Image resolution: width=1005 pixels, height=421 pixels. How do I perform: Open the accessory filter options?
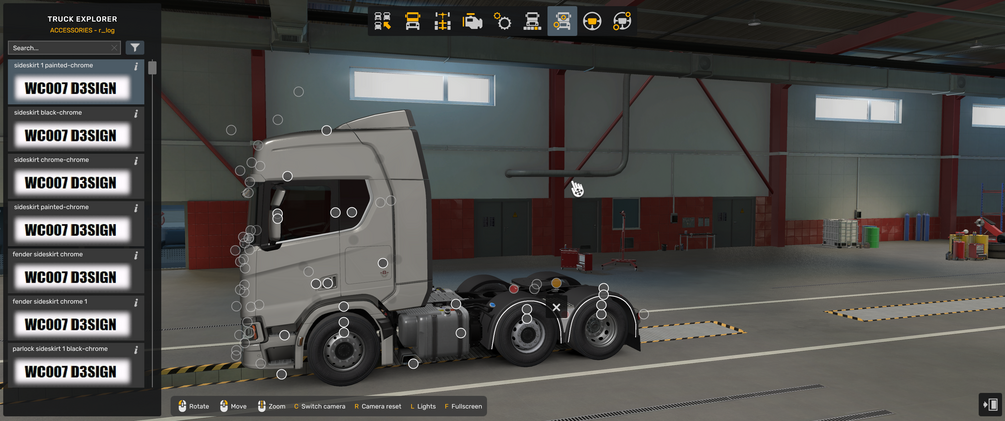coord(135,48)
